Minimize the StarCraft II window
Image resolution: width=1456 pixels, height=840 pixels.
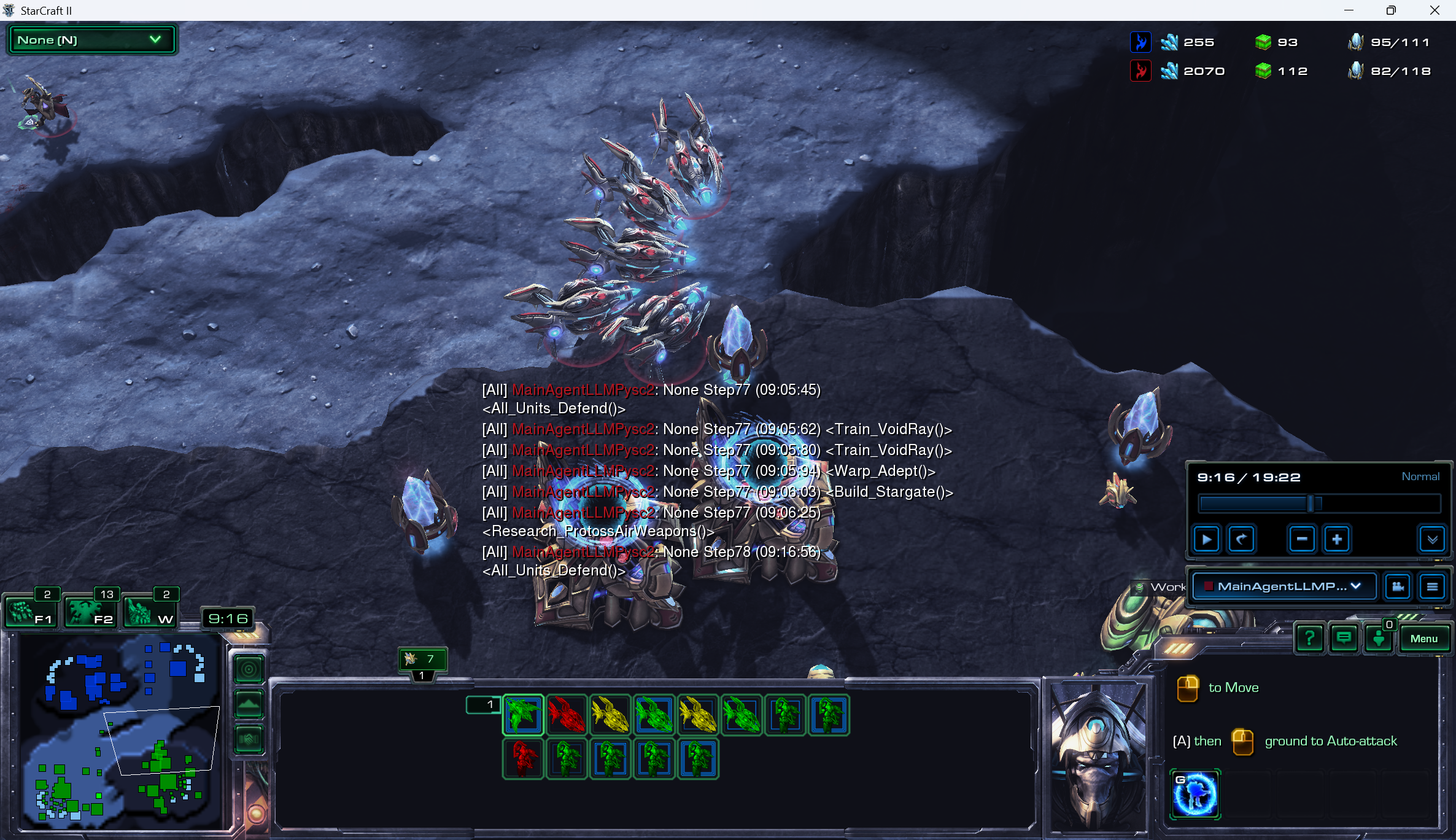(x=1349, y=10)
